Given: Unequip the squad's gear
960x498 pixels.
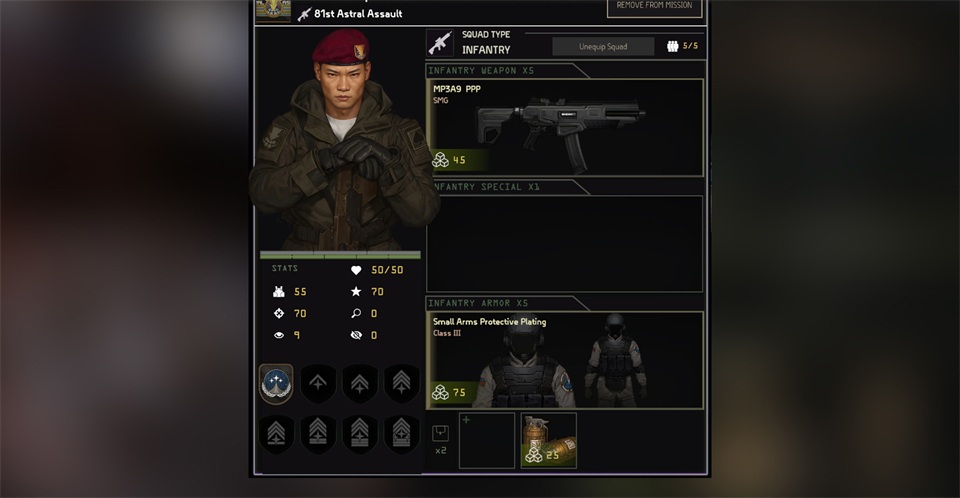Looking at the screenshot, I should [603, 46].
